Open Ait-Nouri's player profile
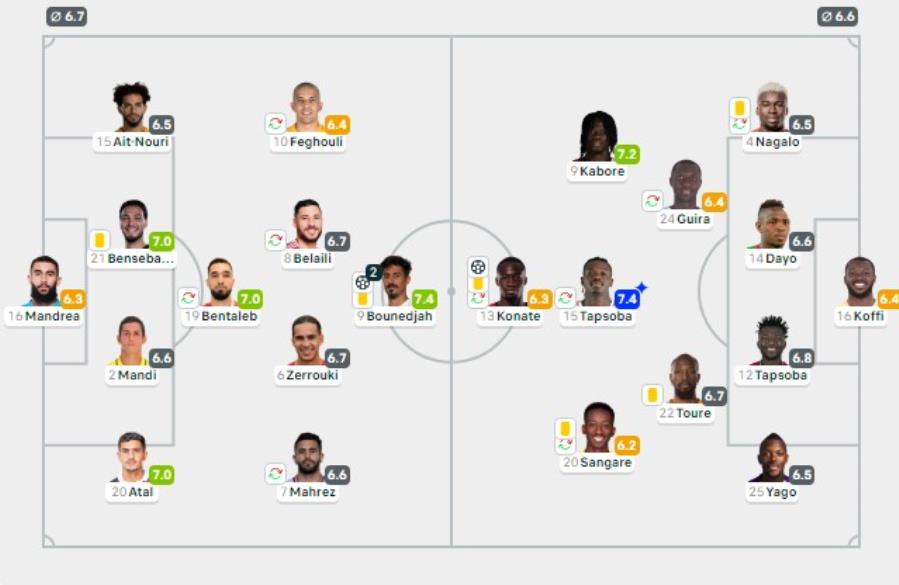 click(x=131, y=109)
